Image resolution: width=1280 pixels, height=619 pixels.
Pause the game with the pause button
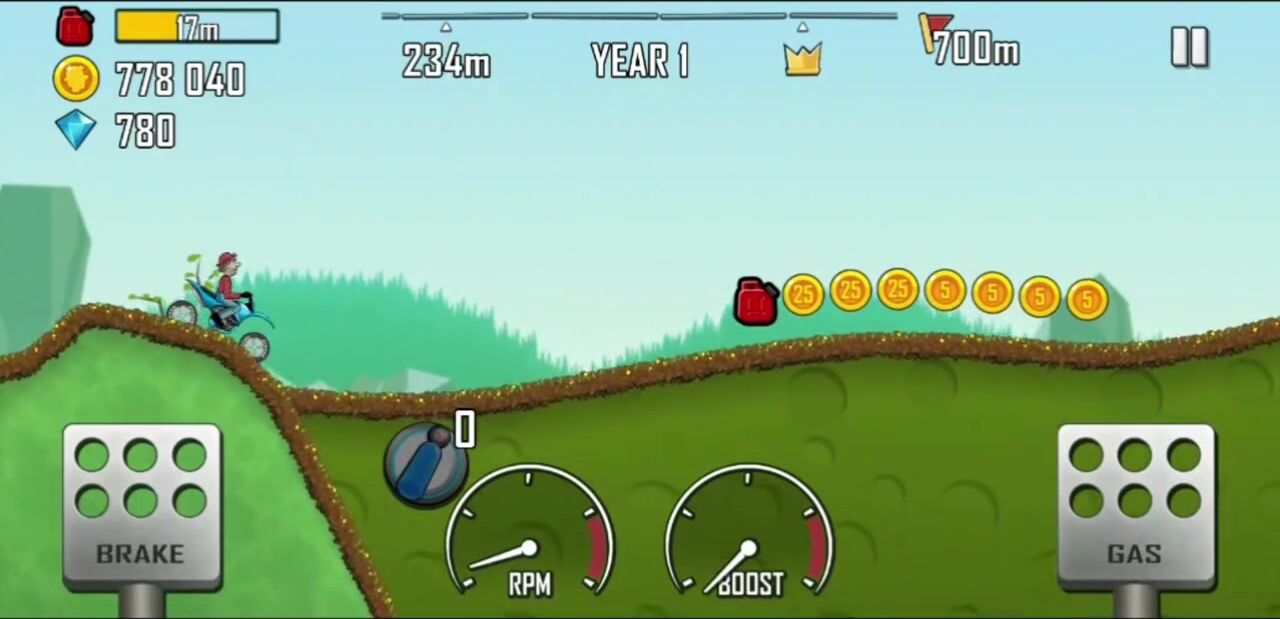click(1189, 47)
